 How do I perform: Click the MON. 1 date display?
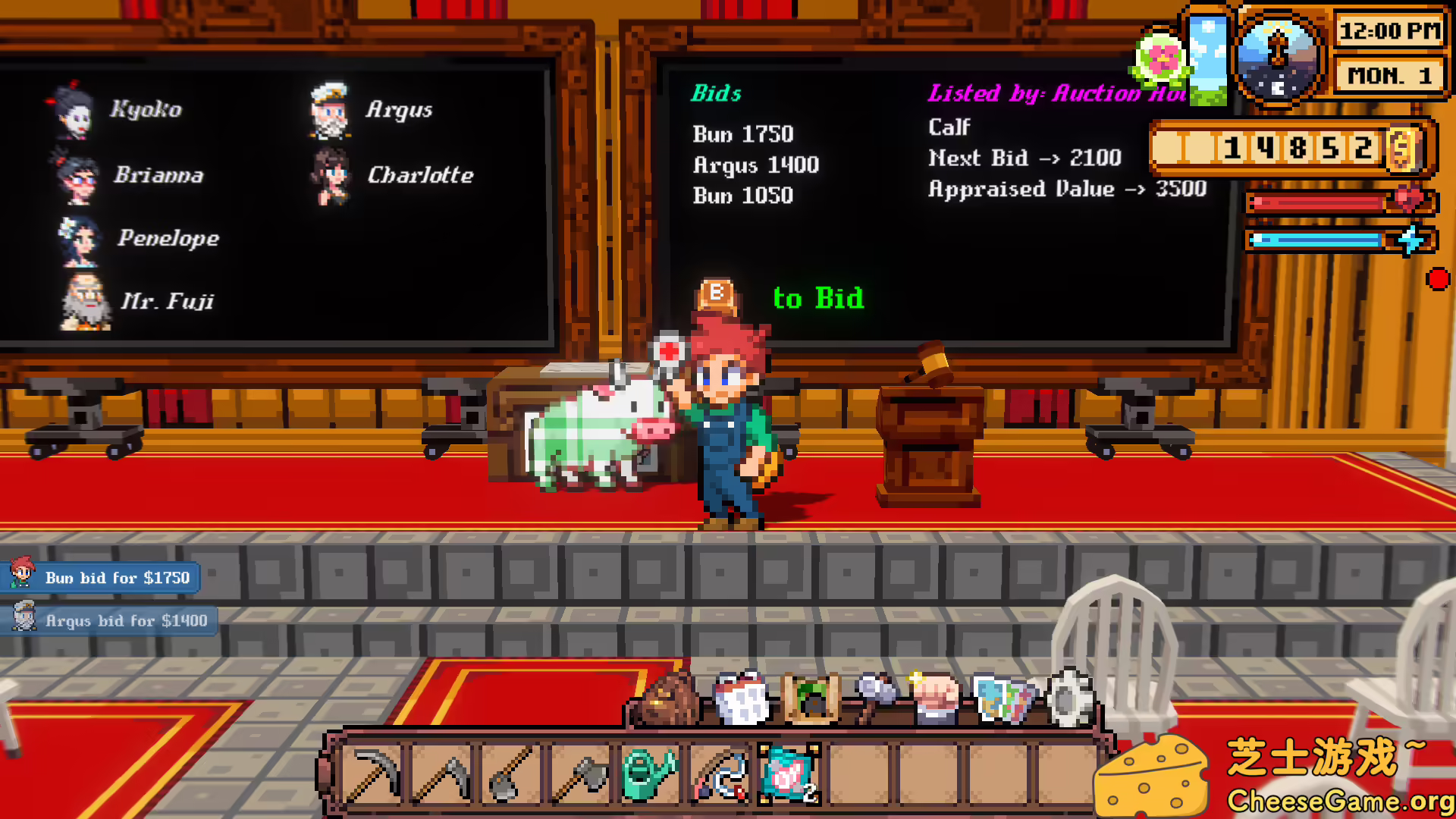click(x=1389, y=75)
